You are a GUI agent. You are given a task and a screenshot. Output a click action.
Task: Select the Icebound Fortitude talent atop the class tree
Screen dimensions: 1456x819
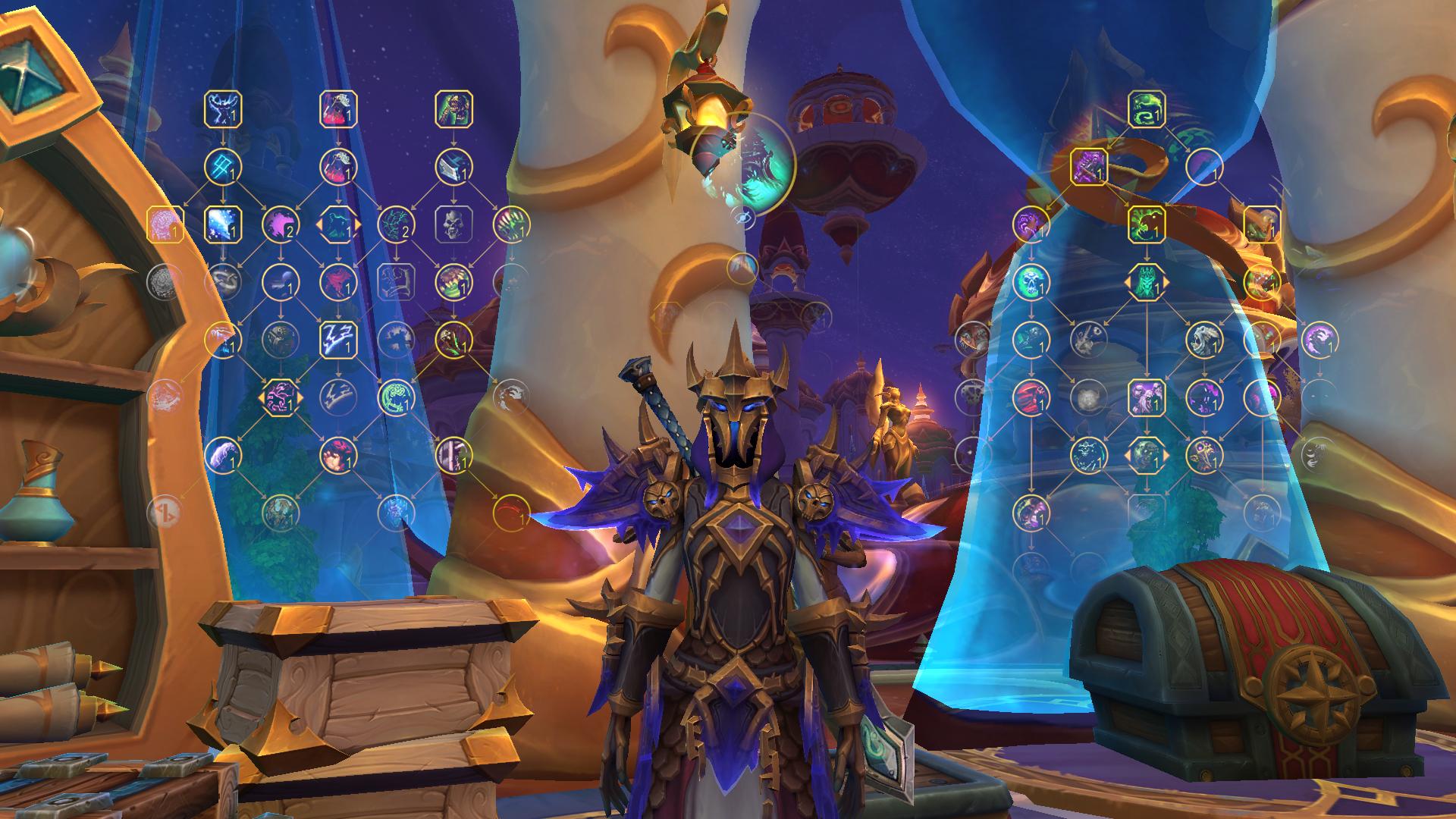(x=222, y=108)
